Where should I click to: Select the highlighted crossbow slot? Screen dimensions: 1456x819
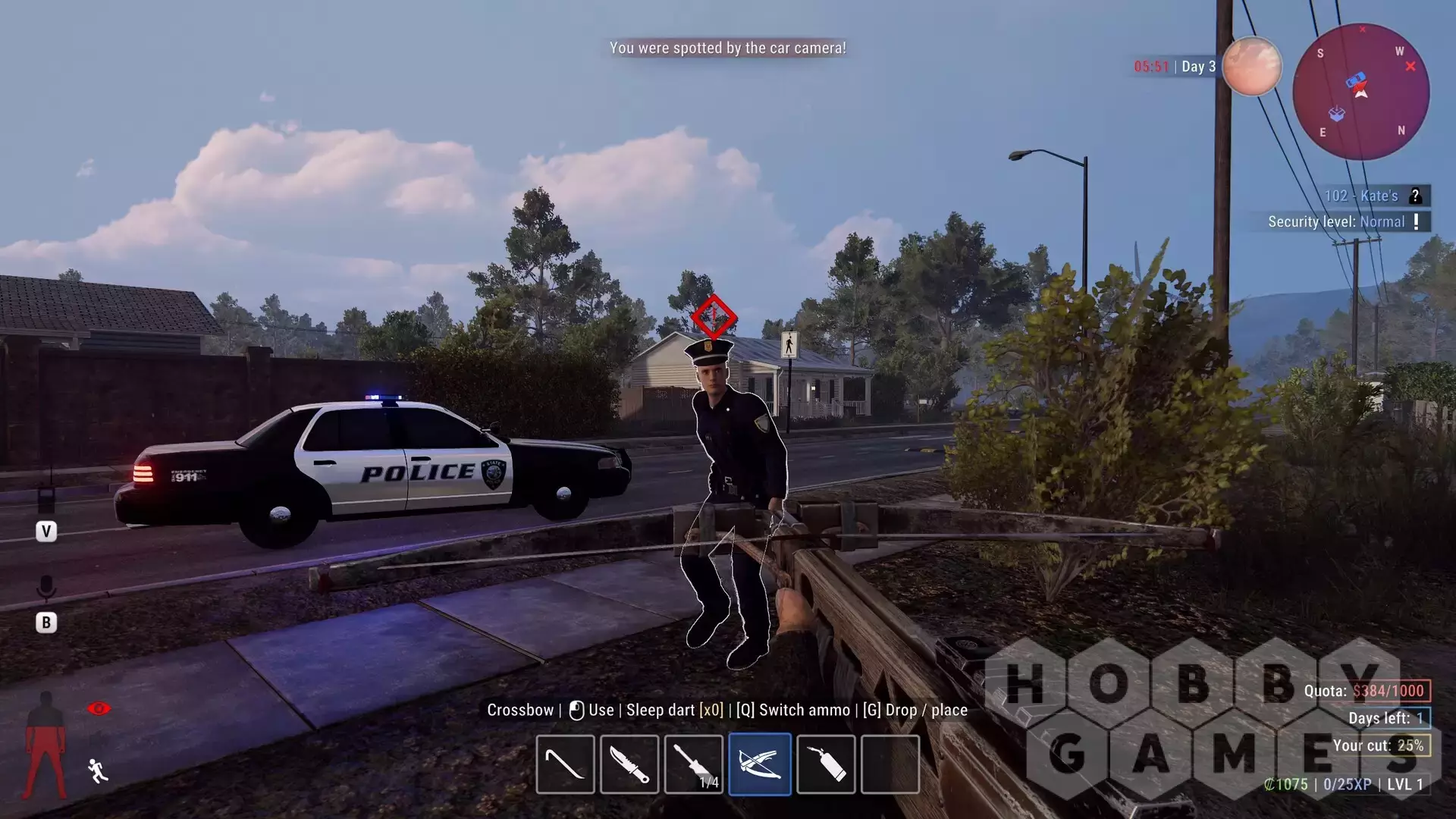tap(760, 764)
